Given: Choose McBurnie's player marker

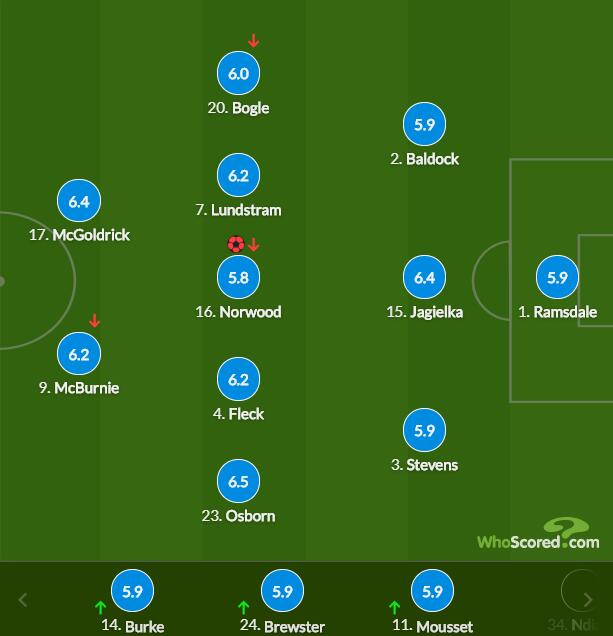Looking at the screenshot, I should click(x=79, y=354).
